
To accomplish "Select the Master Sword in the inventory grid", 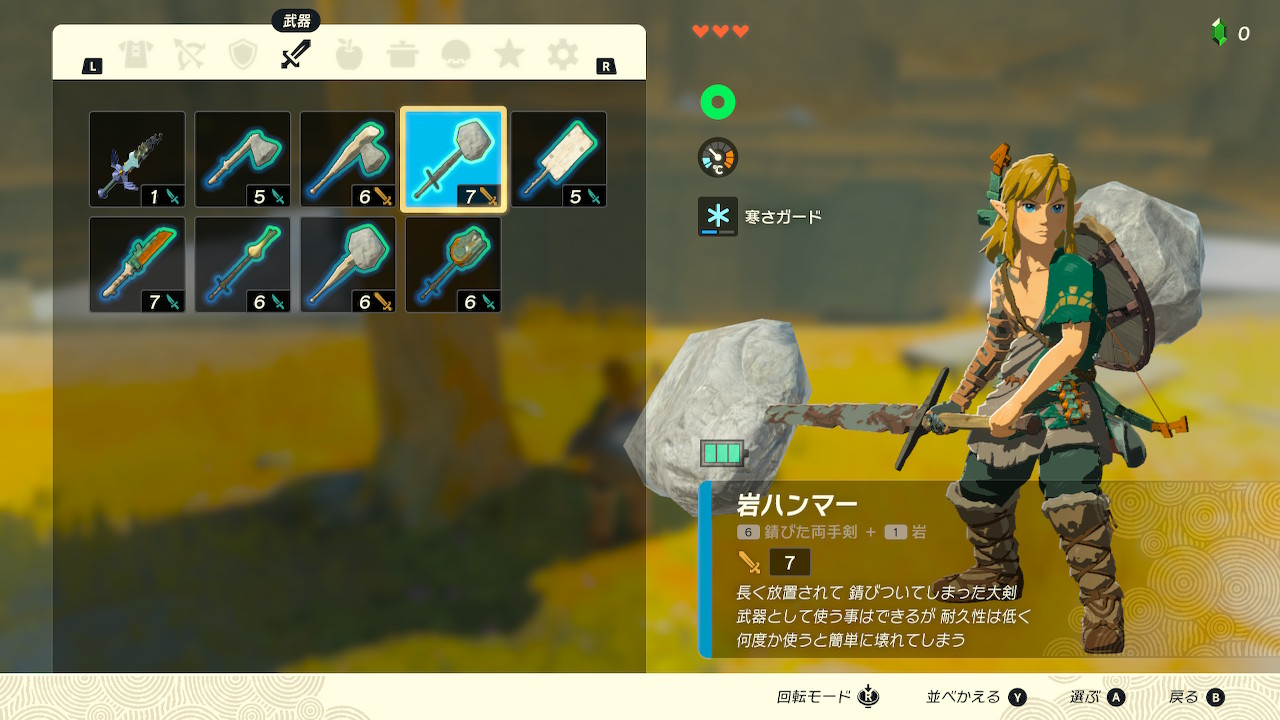I will [136, 160].
